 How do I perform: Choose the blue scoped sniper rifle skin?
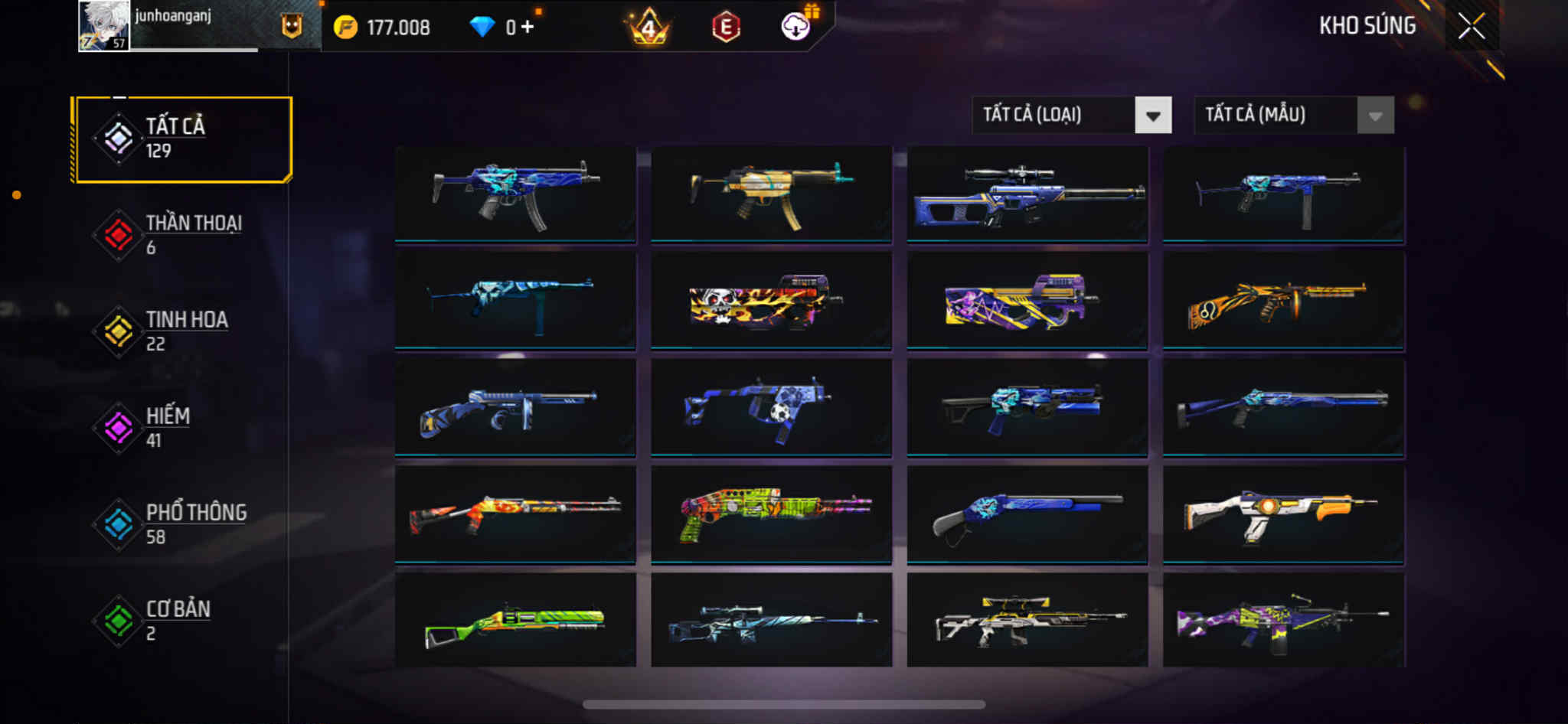pyautogui.click(x=1027, y=194)
